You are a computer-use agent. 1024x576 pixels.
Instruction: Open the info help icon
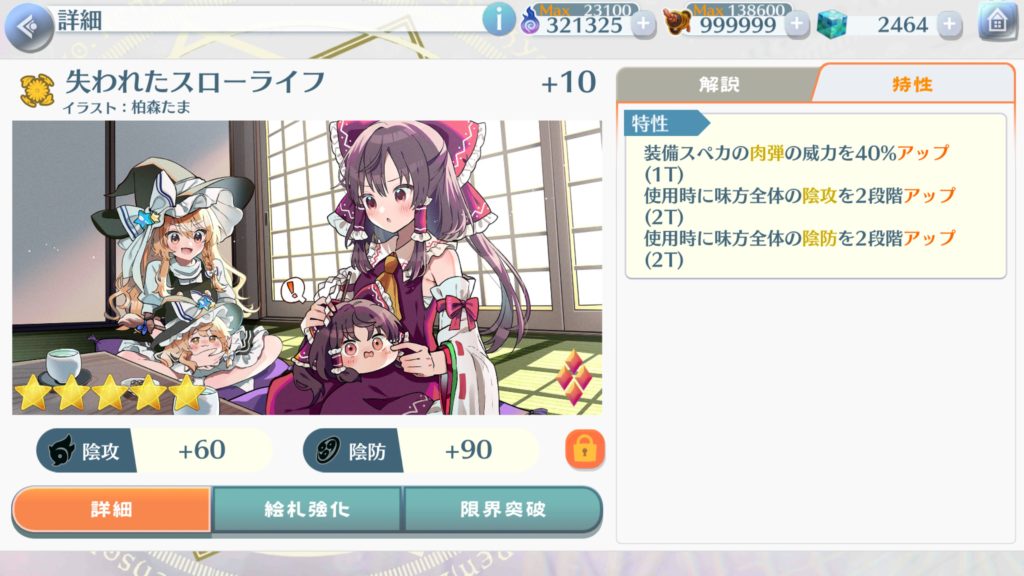pyautogui.click(x=497, y=20)
